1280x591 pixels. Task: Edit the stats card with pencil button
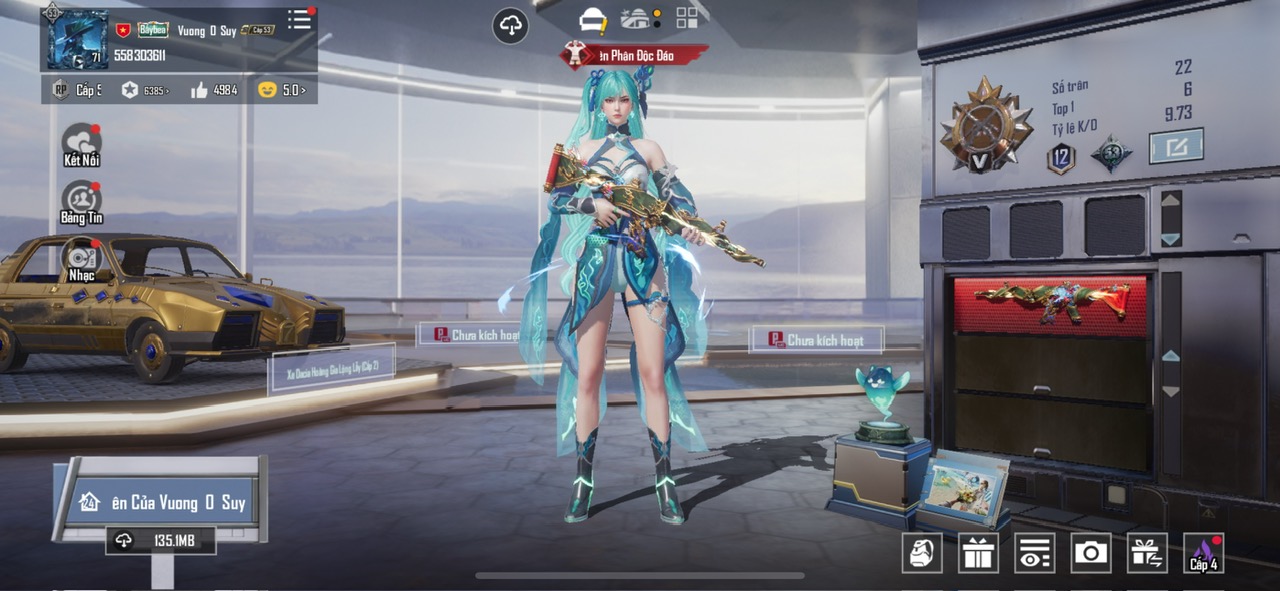click(x=1175, y=146)
